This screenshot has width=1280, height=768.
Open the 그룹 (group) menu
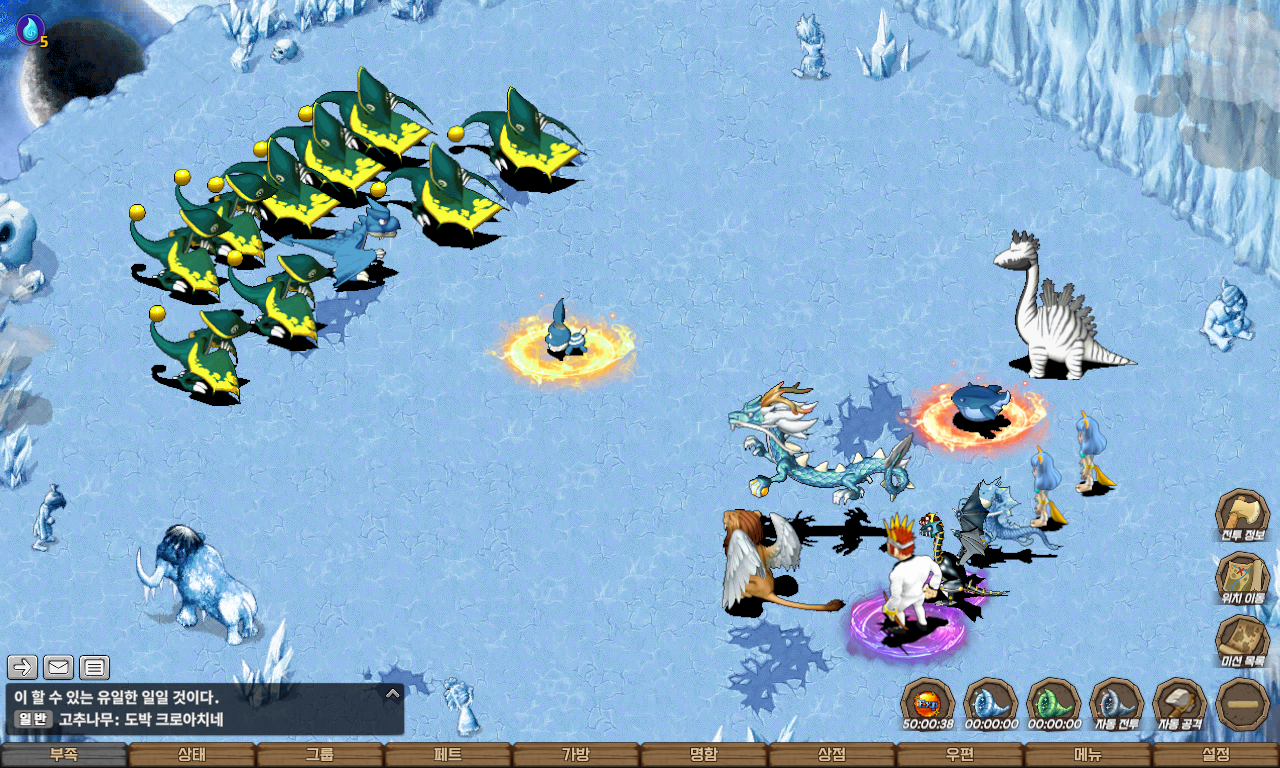(x=320, y=755)
